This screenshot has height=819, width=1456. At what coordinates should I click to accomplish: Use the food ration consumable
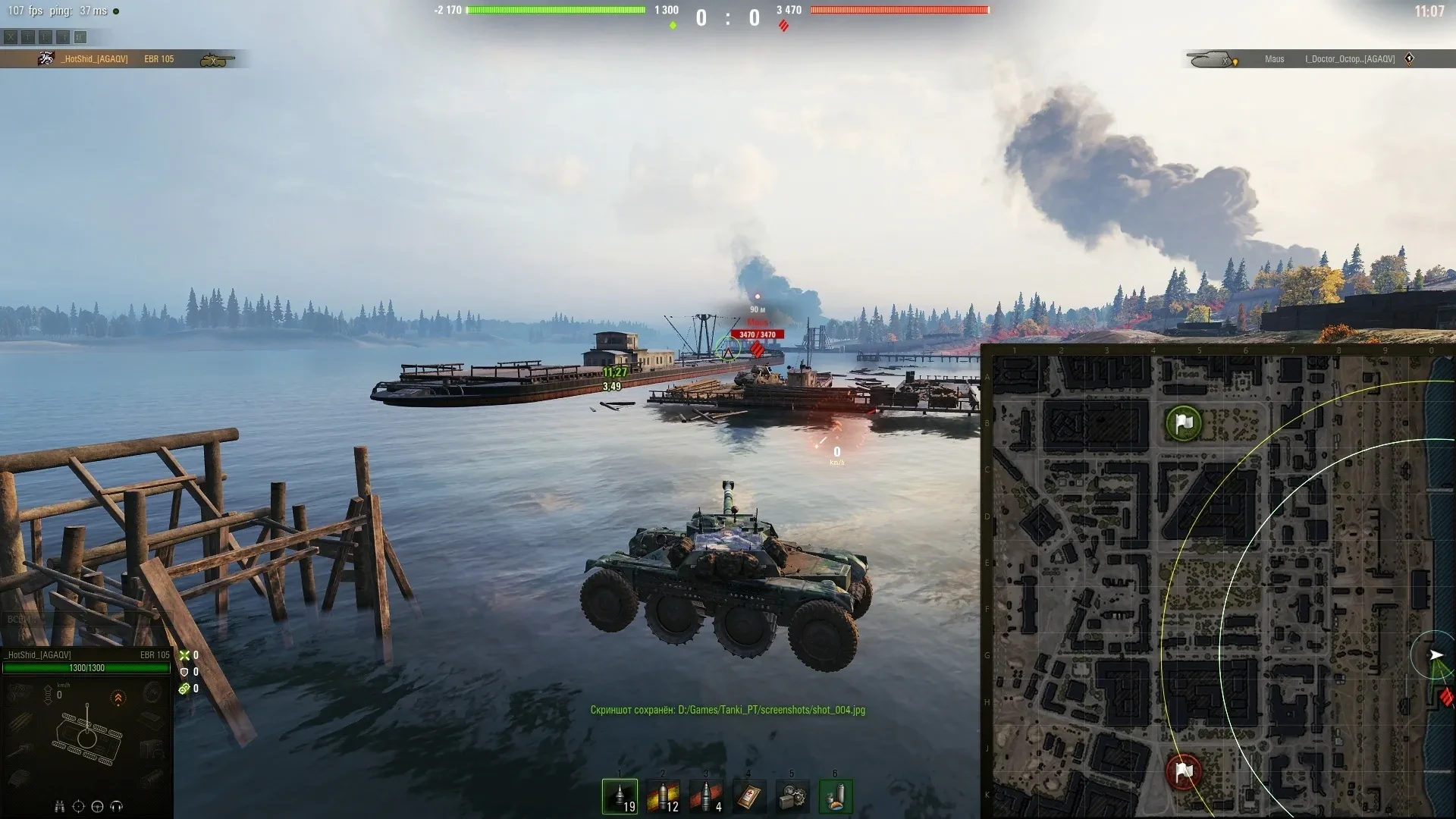(836, 796)
